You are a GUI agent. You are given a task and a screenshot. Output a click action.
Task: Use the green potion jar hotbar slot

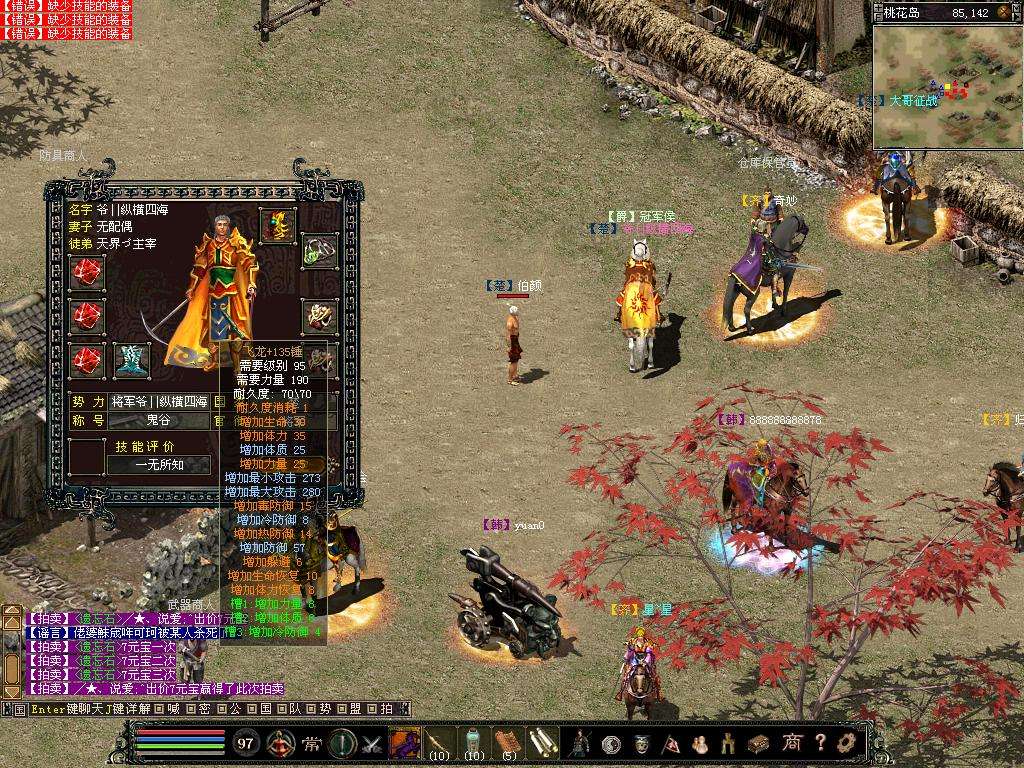(x=474, y=742)
